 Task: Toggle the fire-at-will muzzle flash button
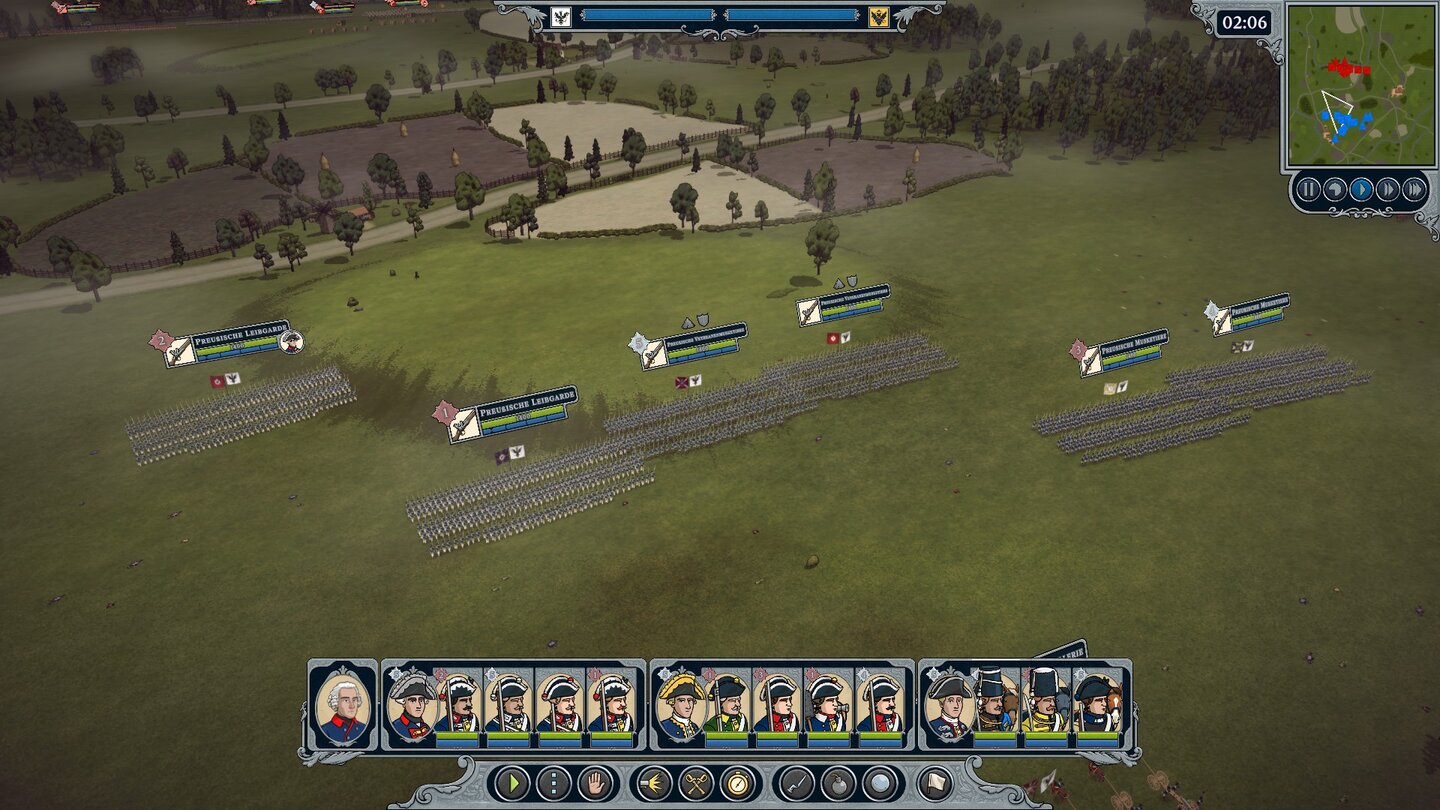655,783
